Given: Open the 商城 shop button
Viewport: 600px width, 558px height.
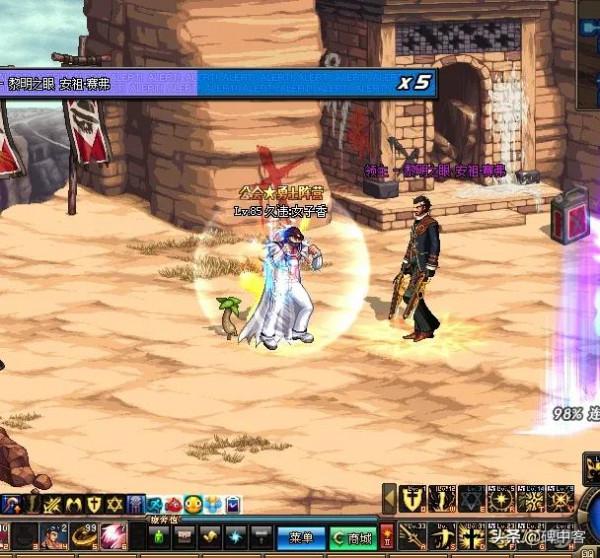Looking at the screenshot, I should pyautogui.click(x=353, y=537).
